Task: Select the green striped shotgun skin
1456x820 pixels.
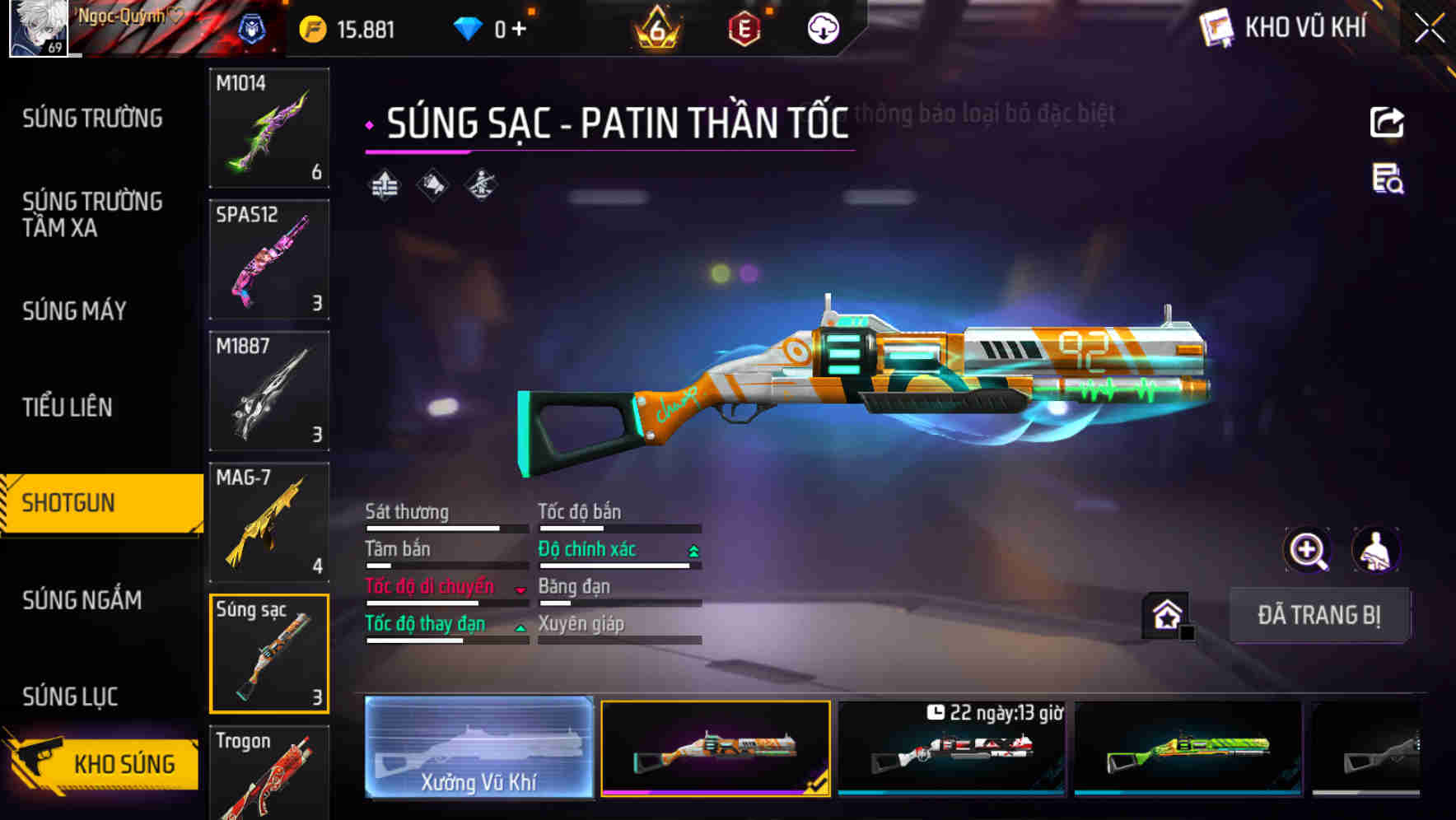Action: pyautogui.click(x=1188, y=748)
